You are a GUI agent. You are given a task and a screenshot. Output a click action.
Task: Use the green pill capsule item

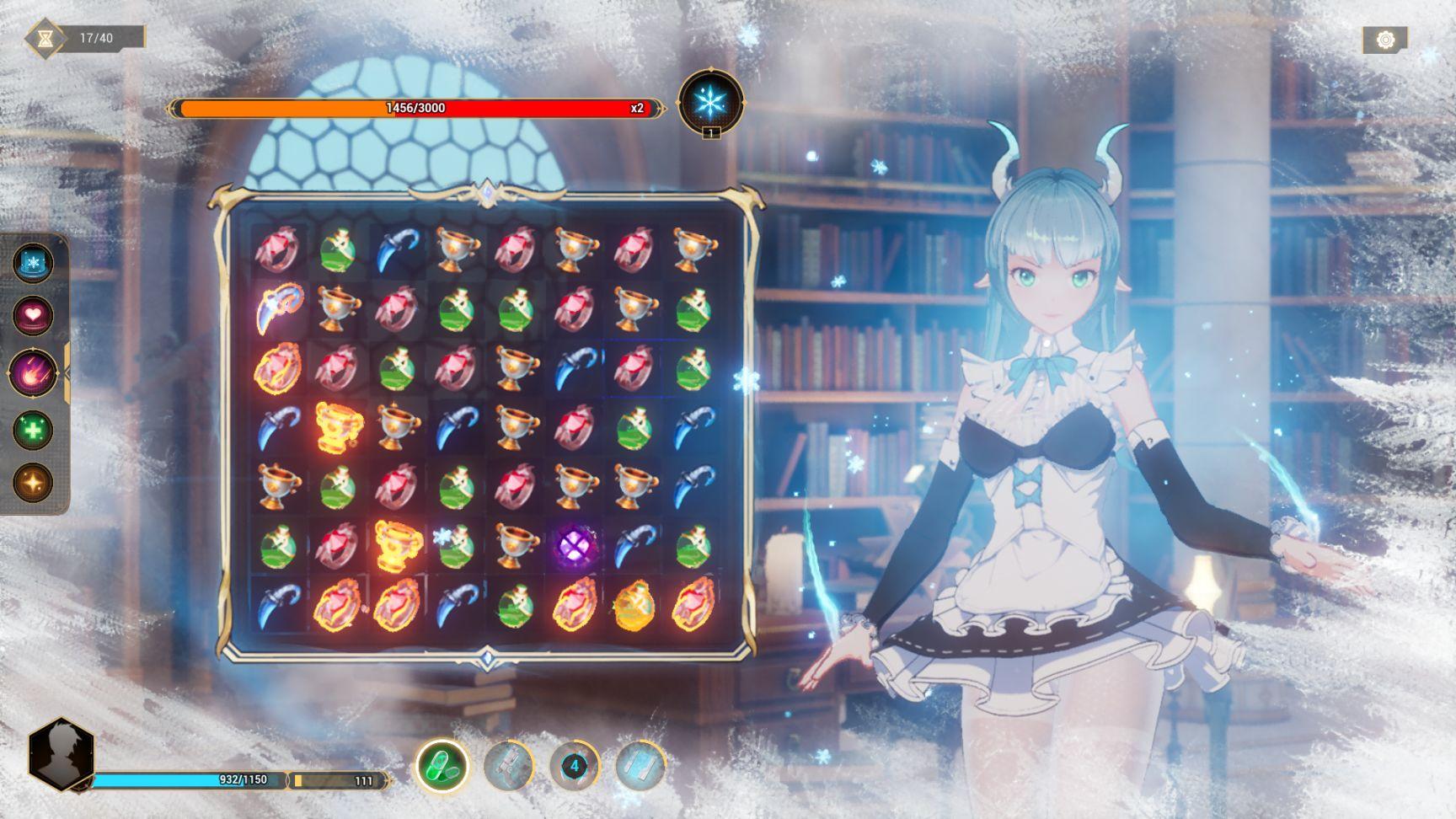(x=442, y=766)
